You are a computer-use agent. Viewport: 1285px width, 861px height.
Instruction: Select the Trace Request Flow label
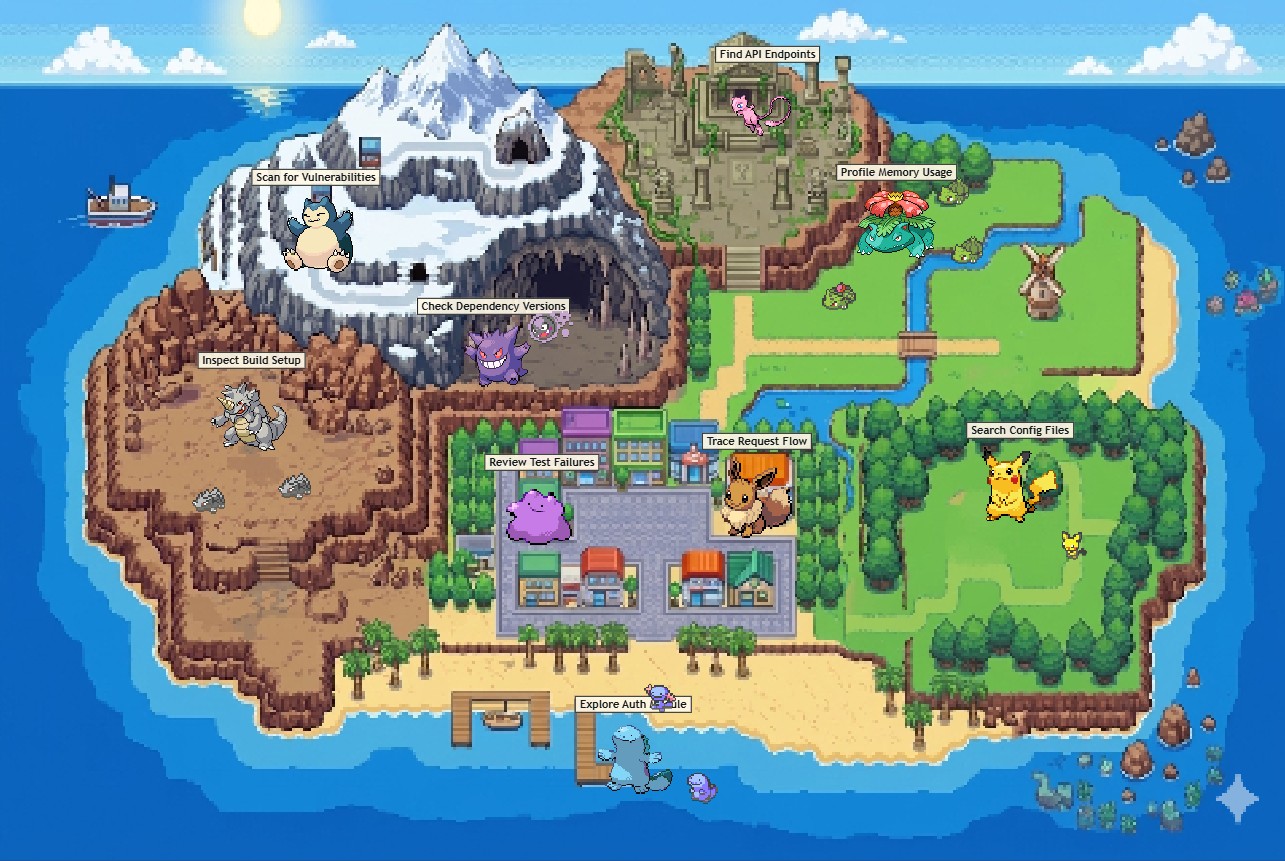tap(755, 441)
